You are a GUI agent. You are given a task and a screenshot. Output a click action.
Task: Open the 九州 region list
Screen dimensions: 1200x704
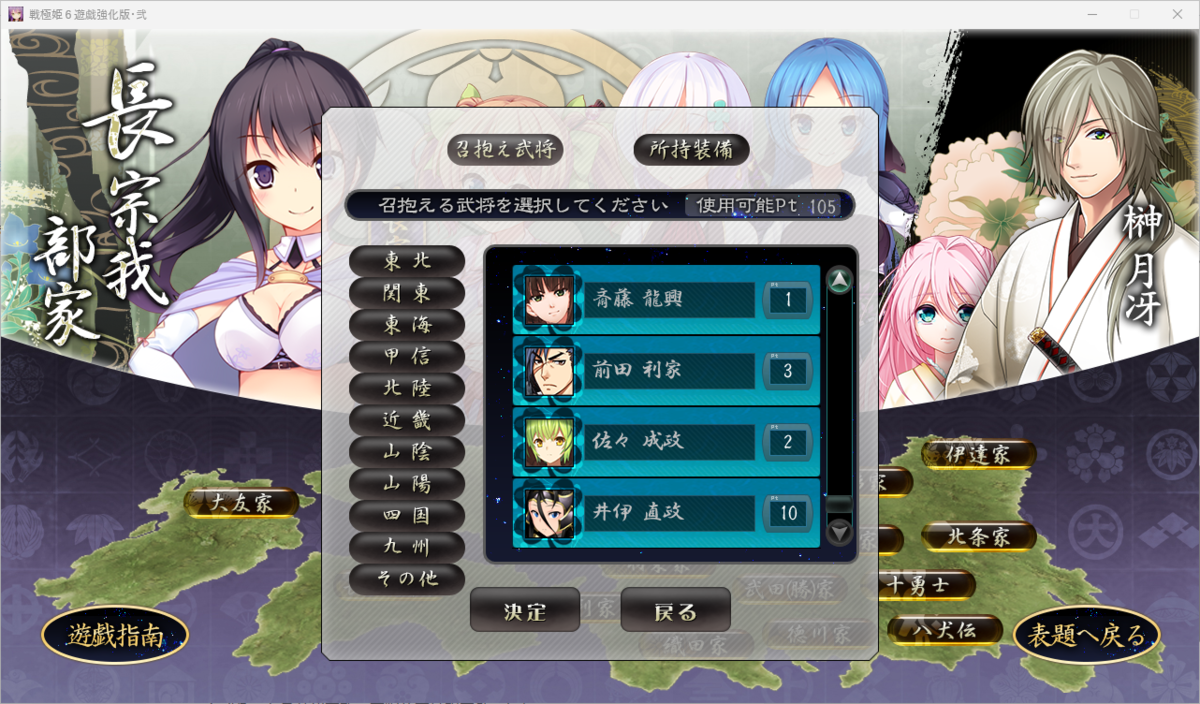pyautogui.click(x=407, y=548)
